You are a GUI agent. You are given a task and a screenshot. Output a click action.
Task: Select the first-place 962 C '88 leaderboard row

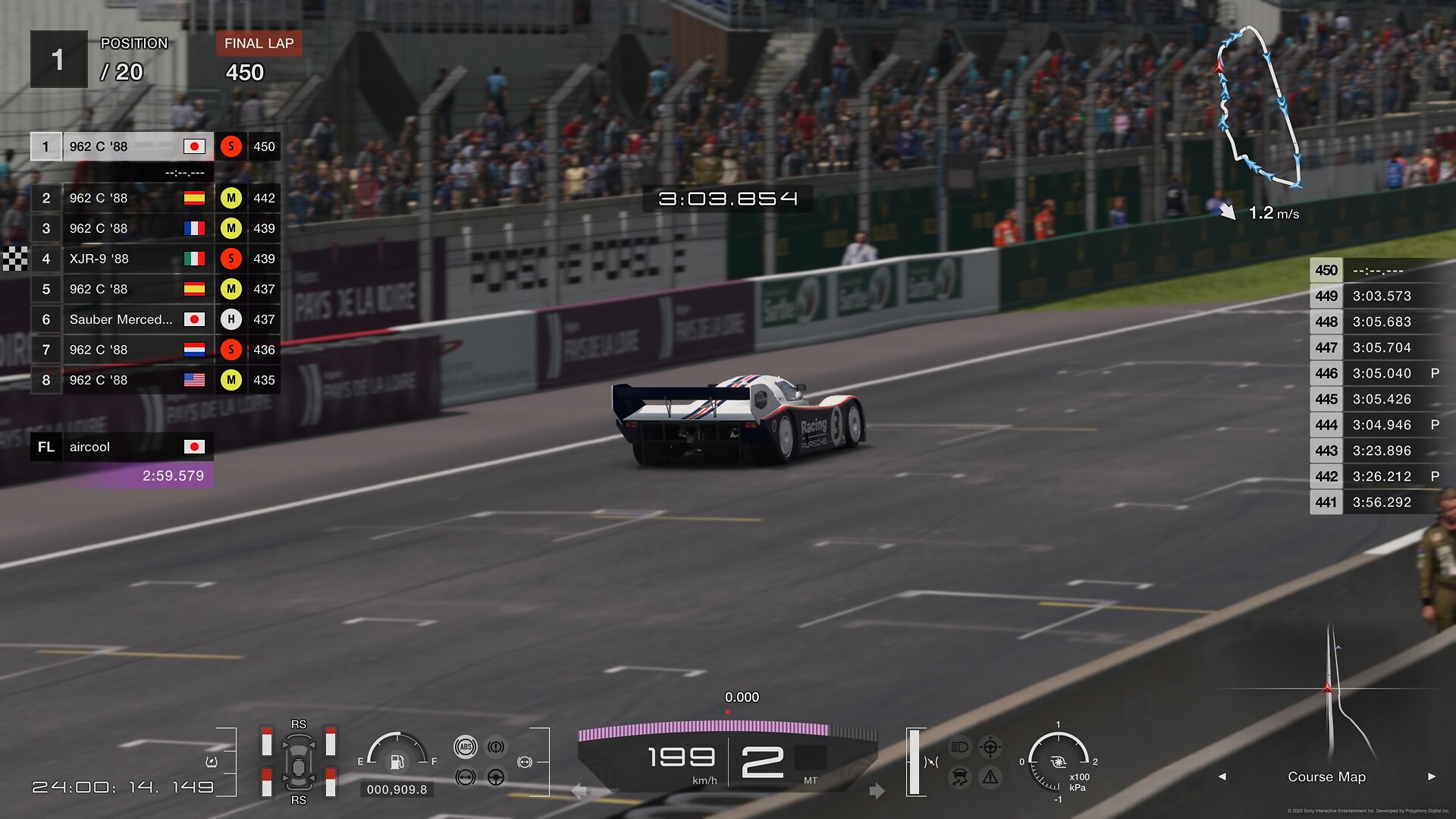coord(121,146)
